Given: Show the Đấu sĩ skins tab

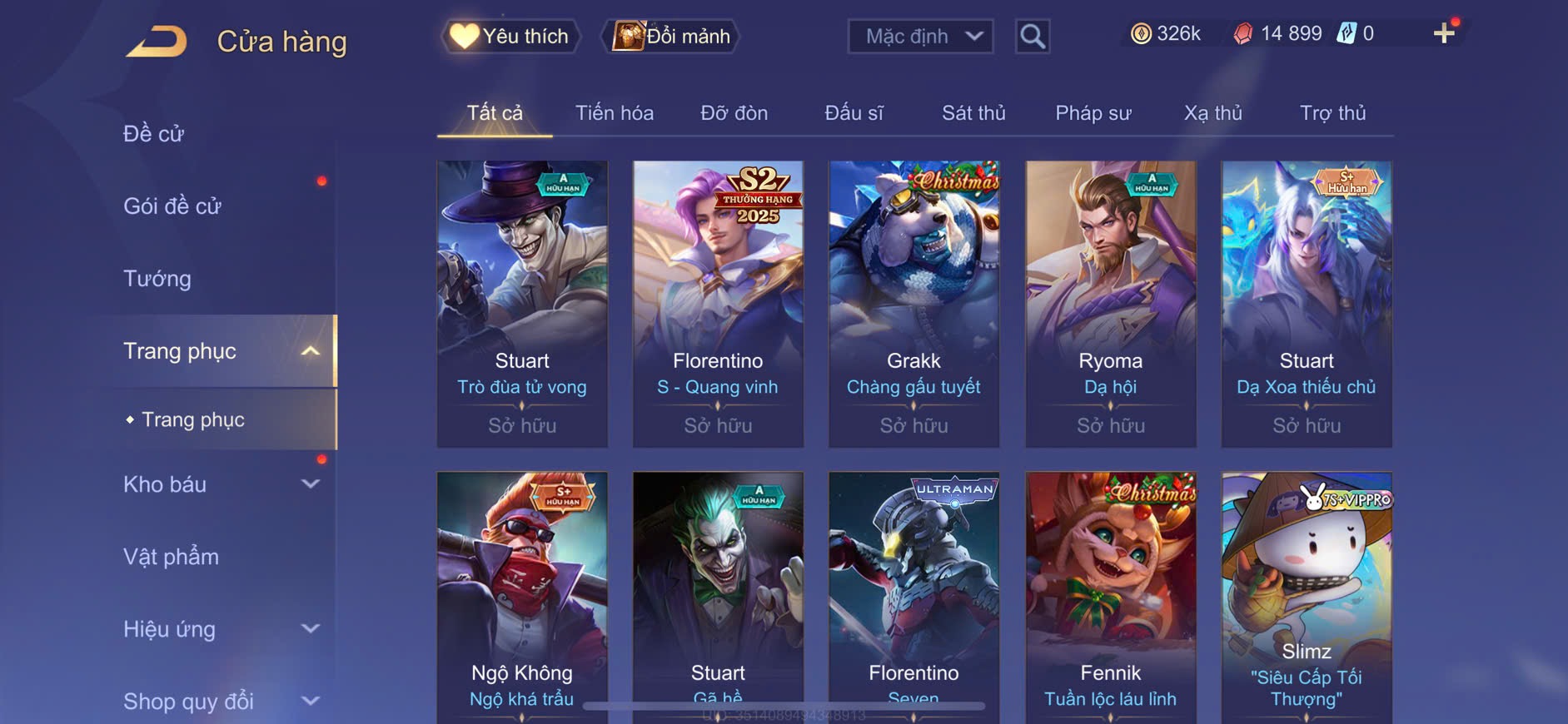Looking at the screenshot, I should [x=854, y=113].
